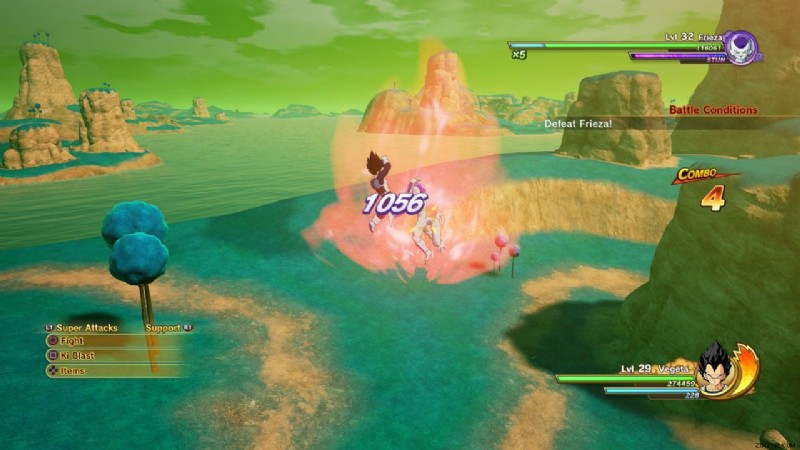Viewport: 800px width, 450px height.
Task: Choose the Ki Blast command
Action: 79,355
